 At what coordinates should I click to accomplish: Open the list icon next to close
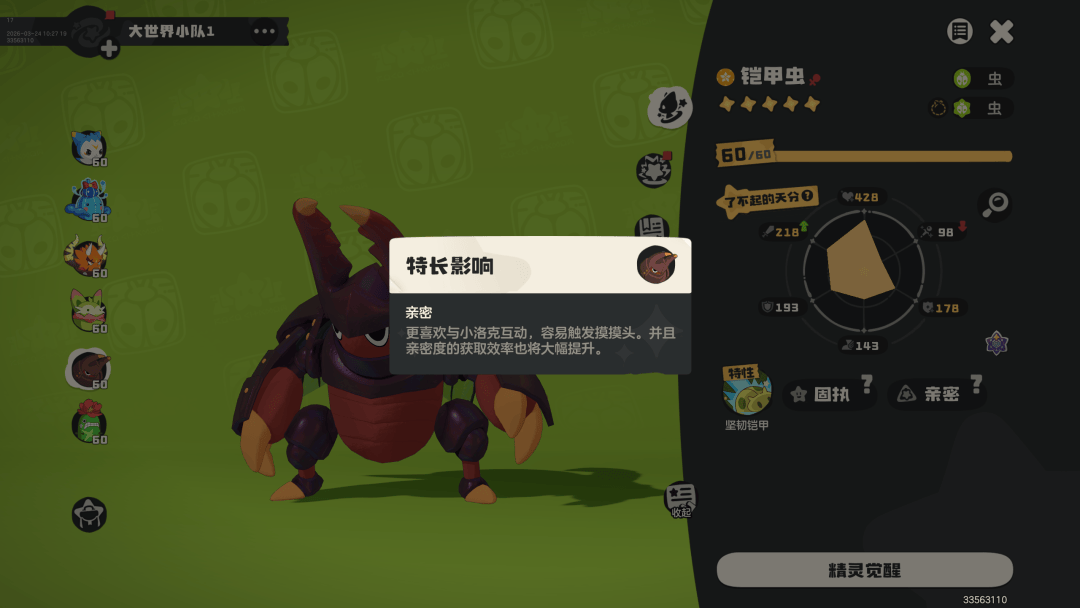pyautogui.click(x=959, y=31)
